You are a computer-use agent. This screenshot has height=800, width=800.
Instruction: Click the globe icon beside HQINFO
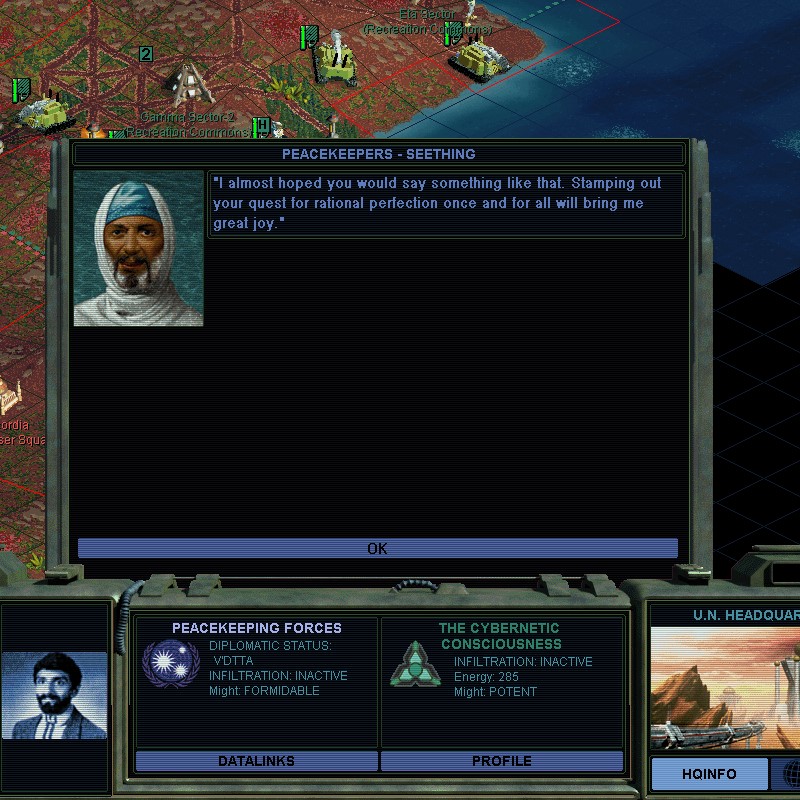pos(791,773)
